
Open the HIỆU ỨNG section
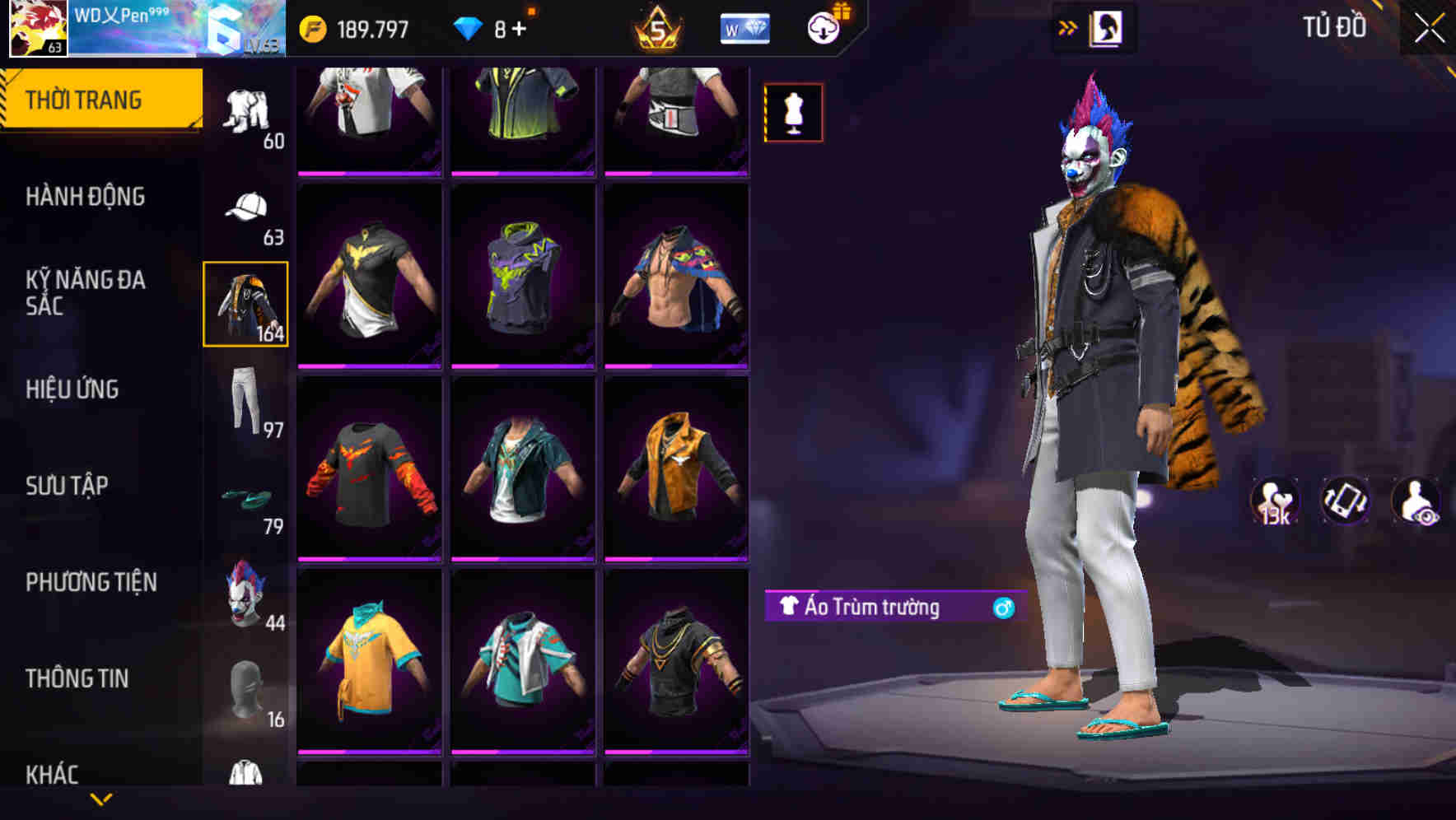pyautogui.click(x=74, y=389)
